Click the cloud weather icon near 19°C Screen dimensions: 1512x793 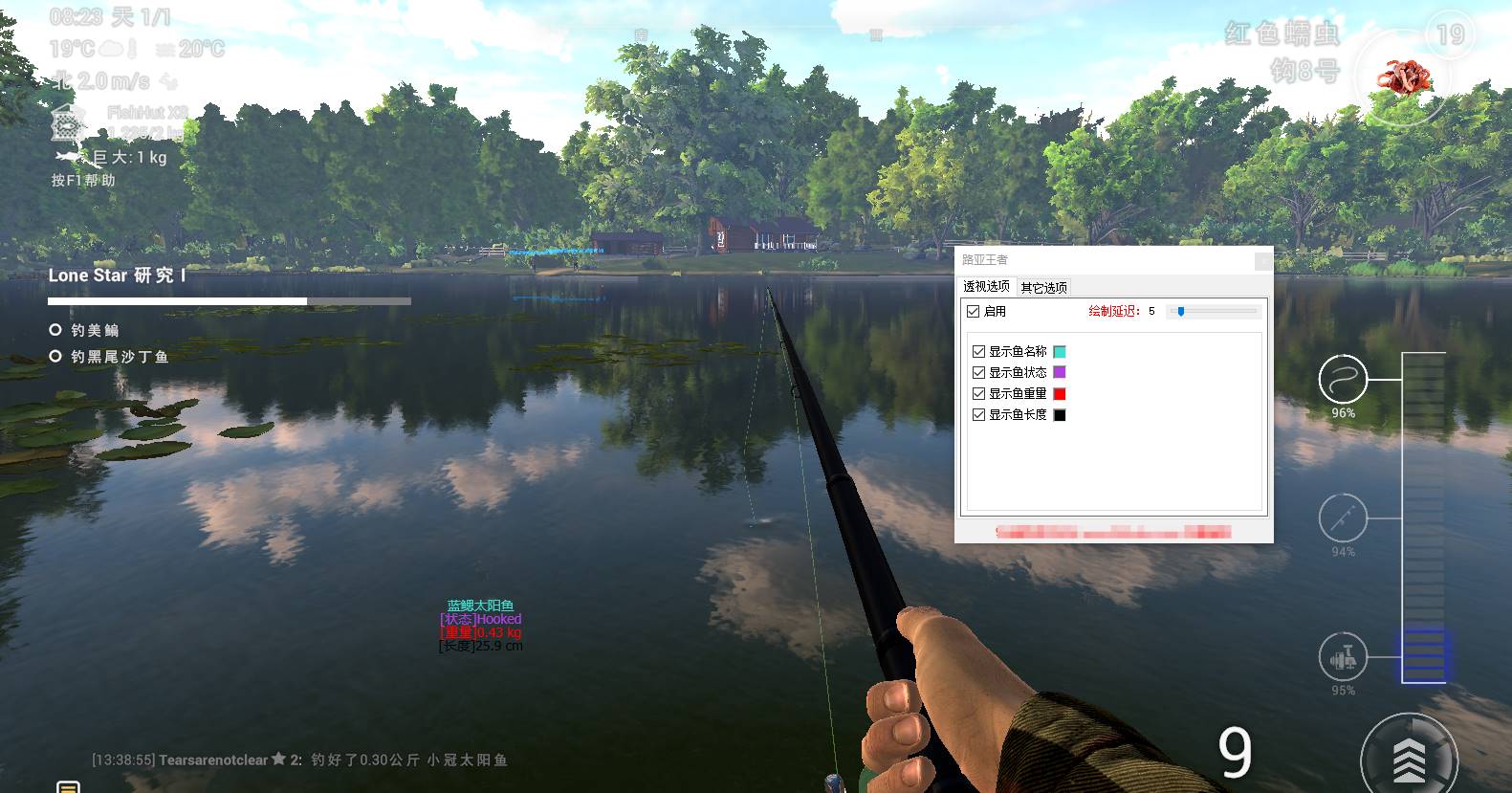[x=111, y=46]
